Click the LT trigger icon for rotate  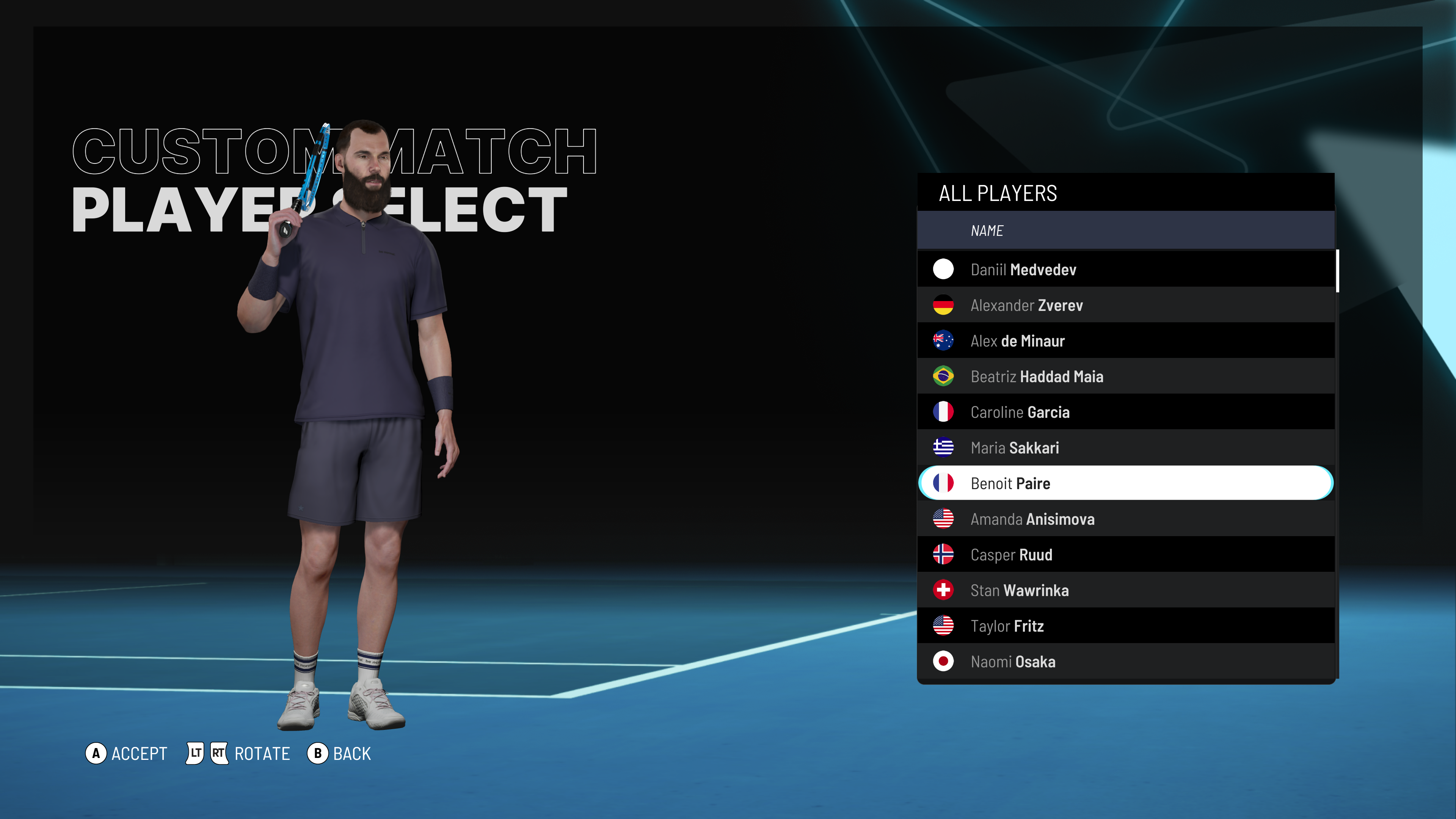(195, 753)
